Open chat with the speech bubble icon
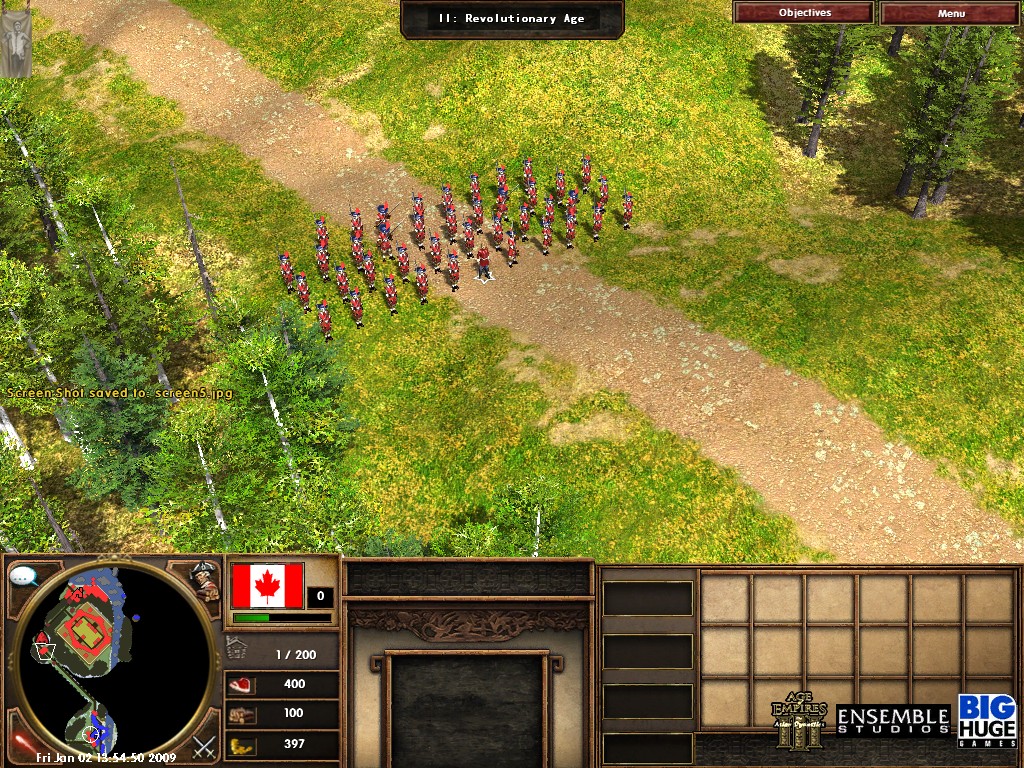 (23, 577)
